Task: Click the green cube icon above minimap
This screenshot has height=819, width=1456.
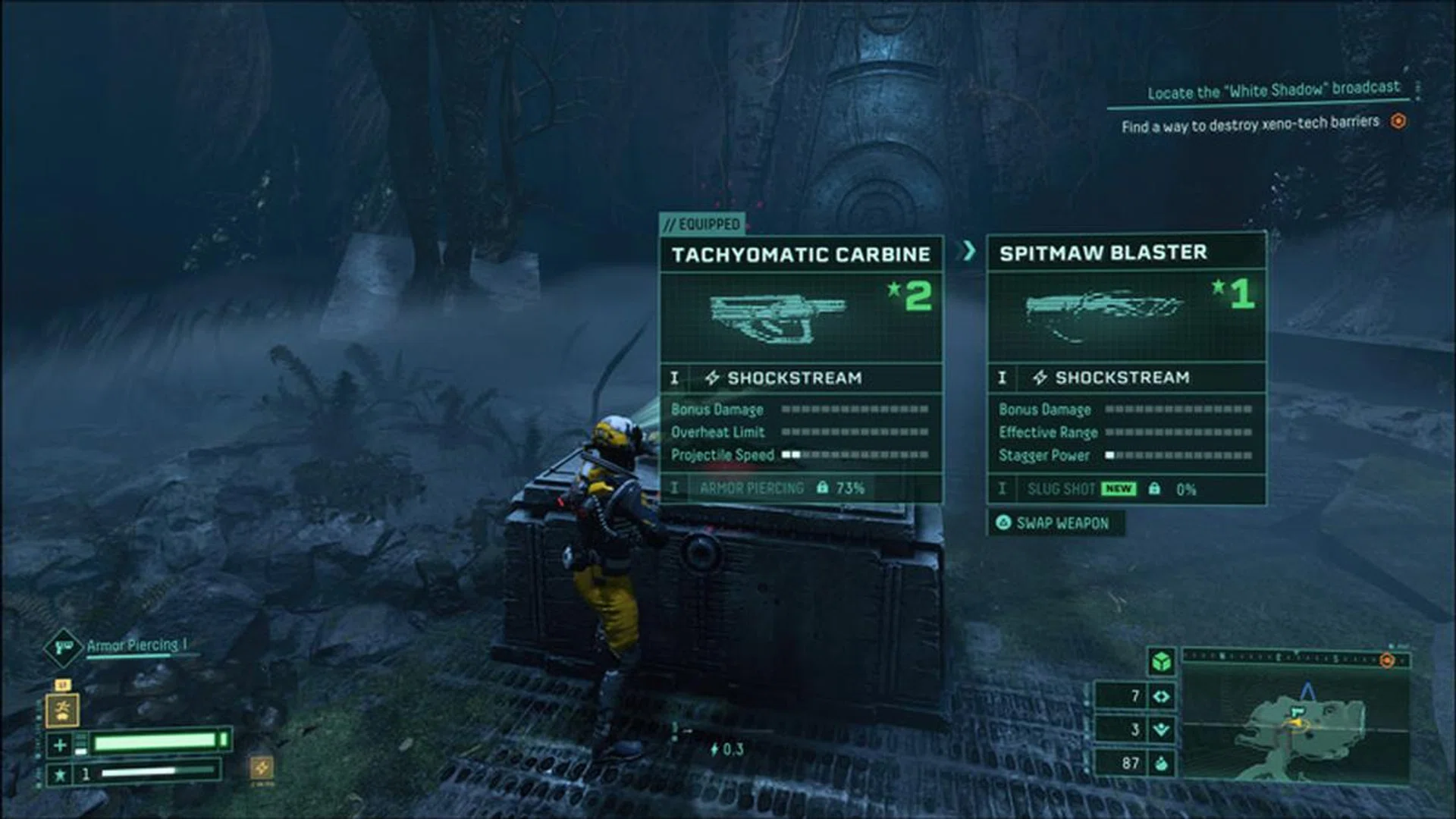Action: coord(1160,661)
